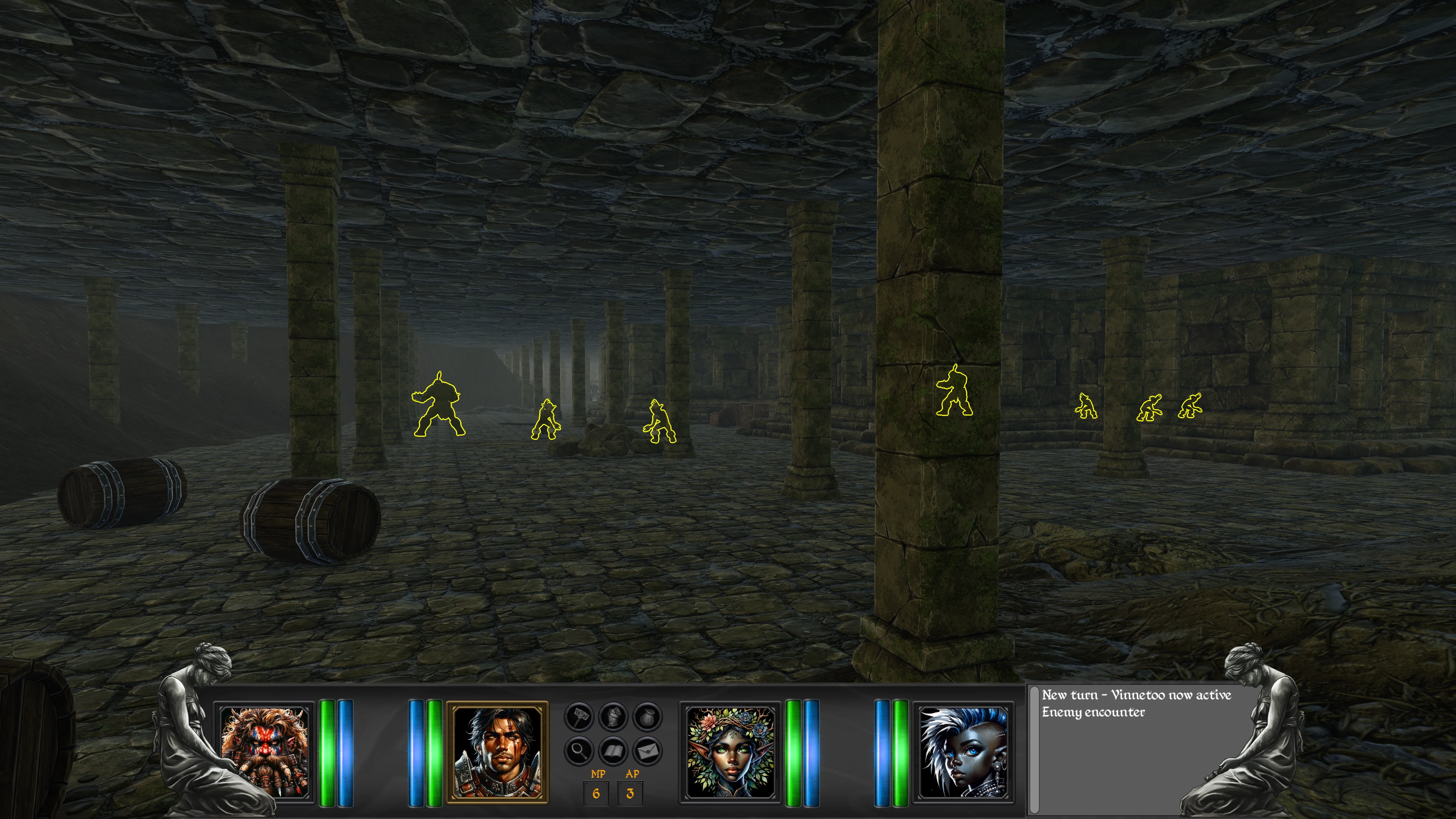
Task: Activate the warhammer attack icon
Action: [579, 717]
